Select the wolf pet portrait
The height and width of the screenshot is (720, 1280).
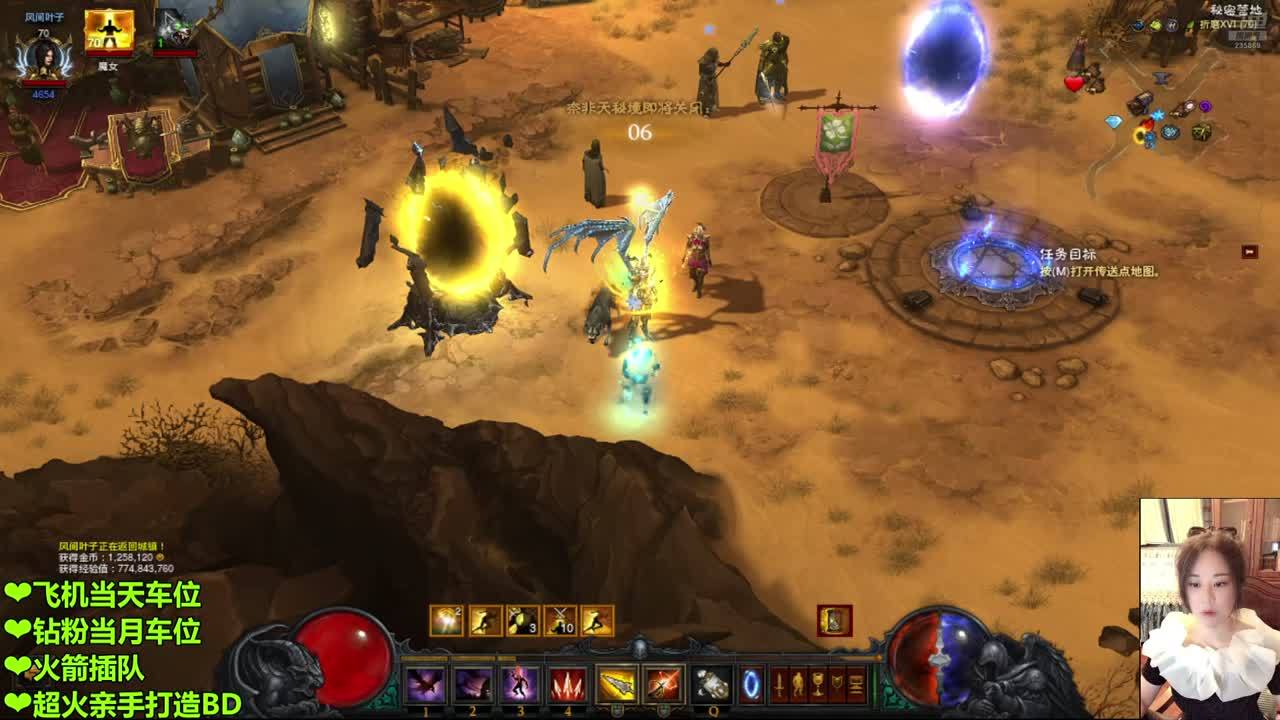[174, 29]
